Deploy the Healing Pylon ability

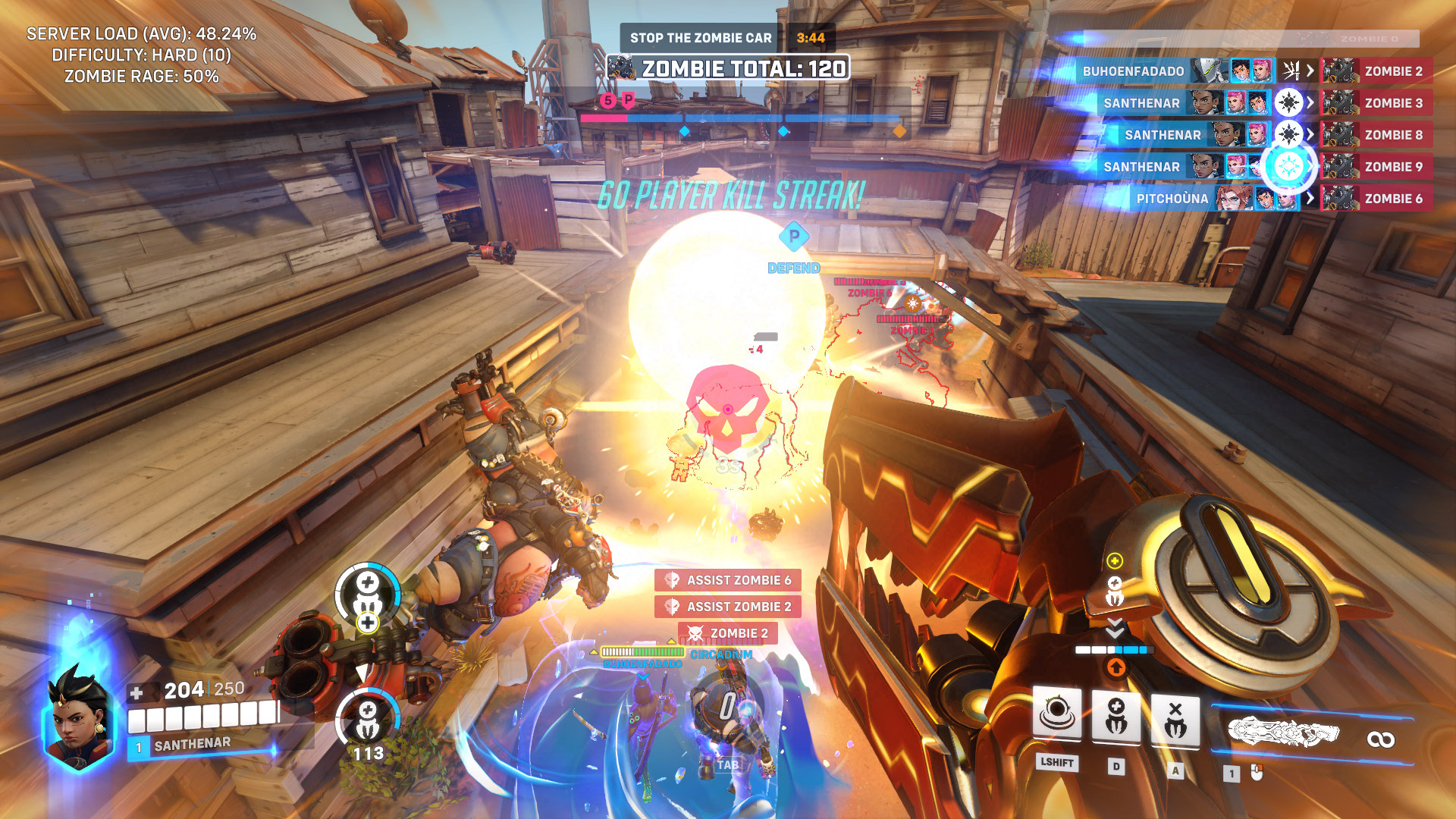pyautogui.click(x=1116, y=716)
